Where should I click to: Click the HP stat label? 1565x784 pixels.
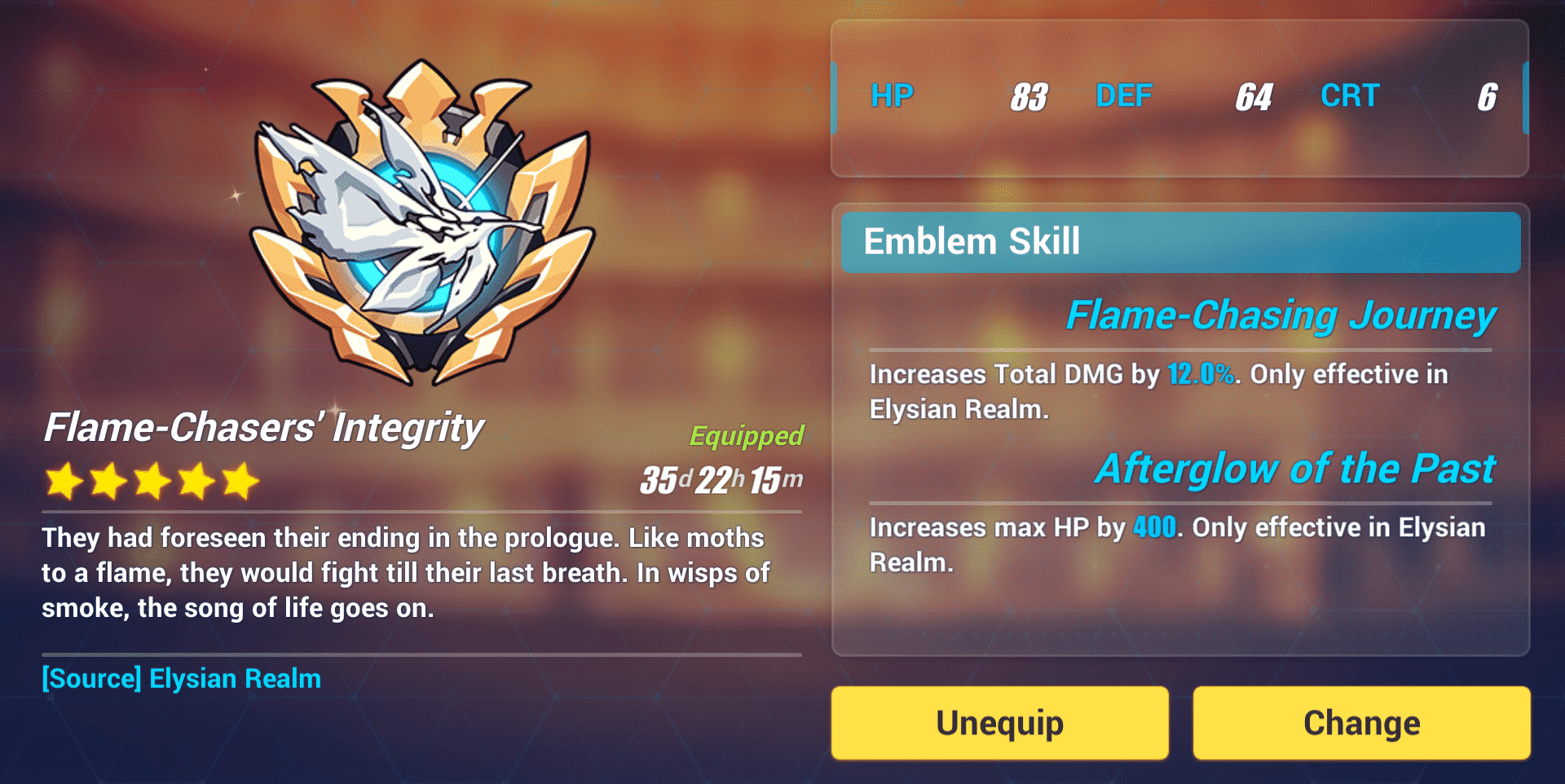tap(892, 95)
